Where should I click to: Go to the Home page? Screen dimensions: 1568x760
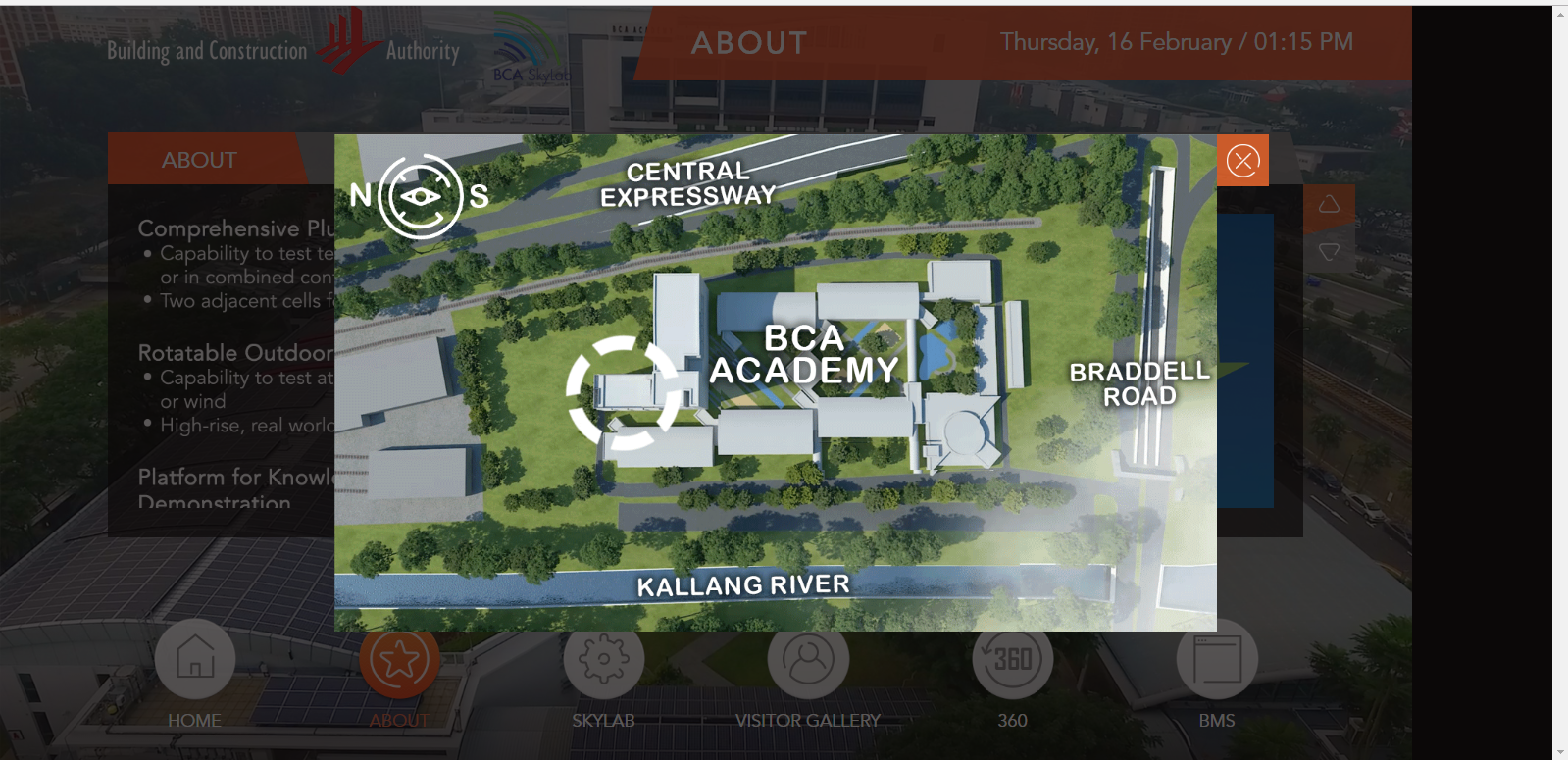point(195,659)
